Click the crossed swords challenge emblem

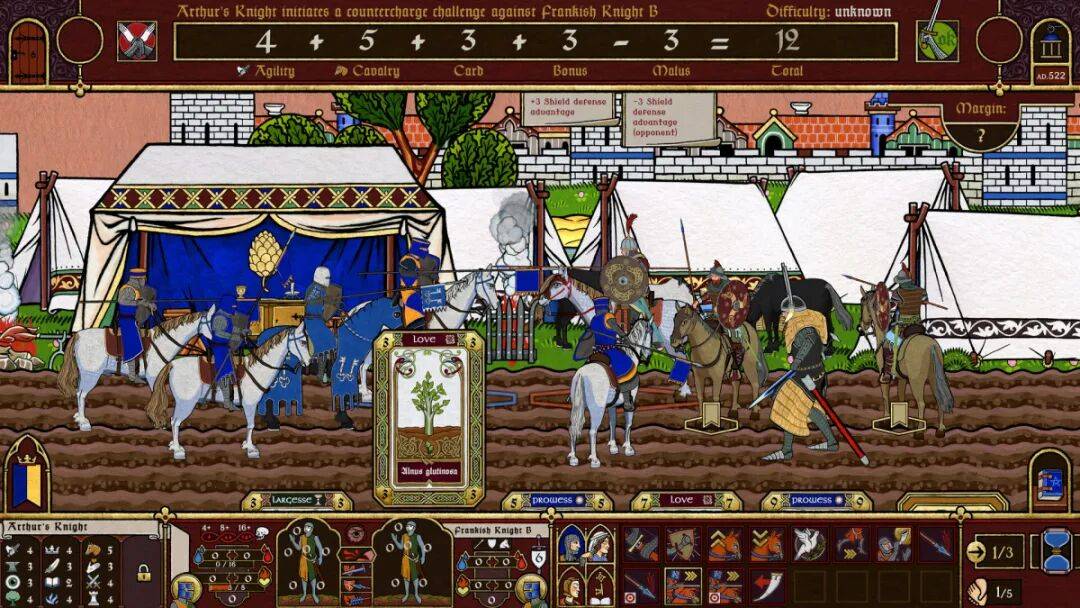136,41
